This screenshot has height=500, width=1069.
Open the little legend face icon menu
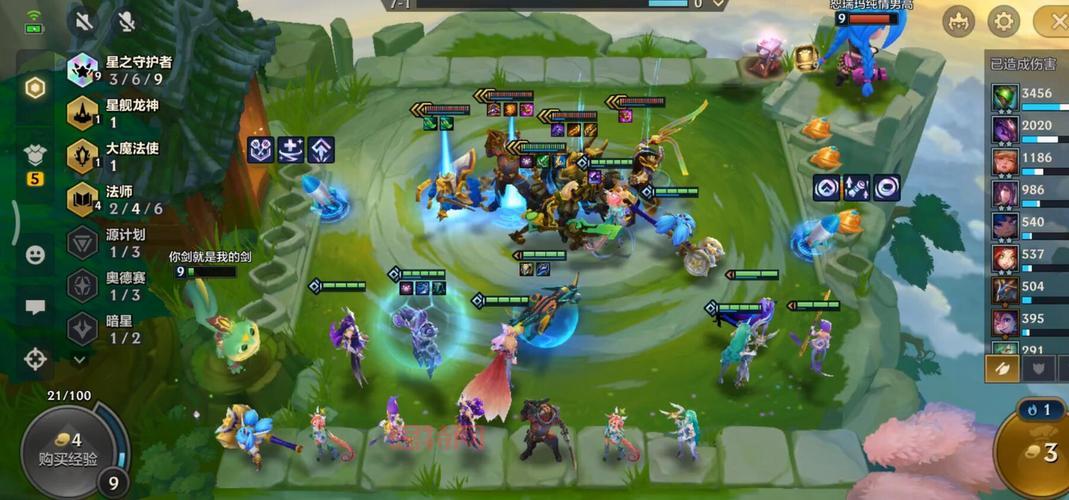coord(957,20)
